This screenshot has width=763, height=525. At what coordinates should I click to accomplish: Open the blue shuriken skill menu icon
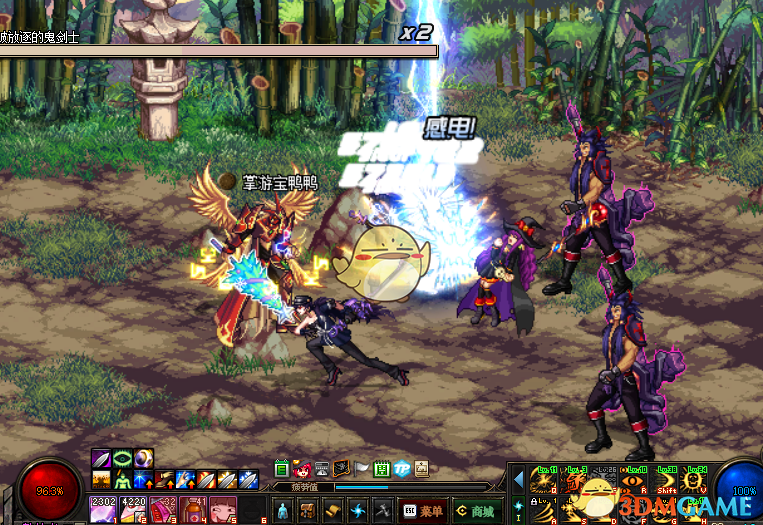point(356,511)
